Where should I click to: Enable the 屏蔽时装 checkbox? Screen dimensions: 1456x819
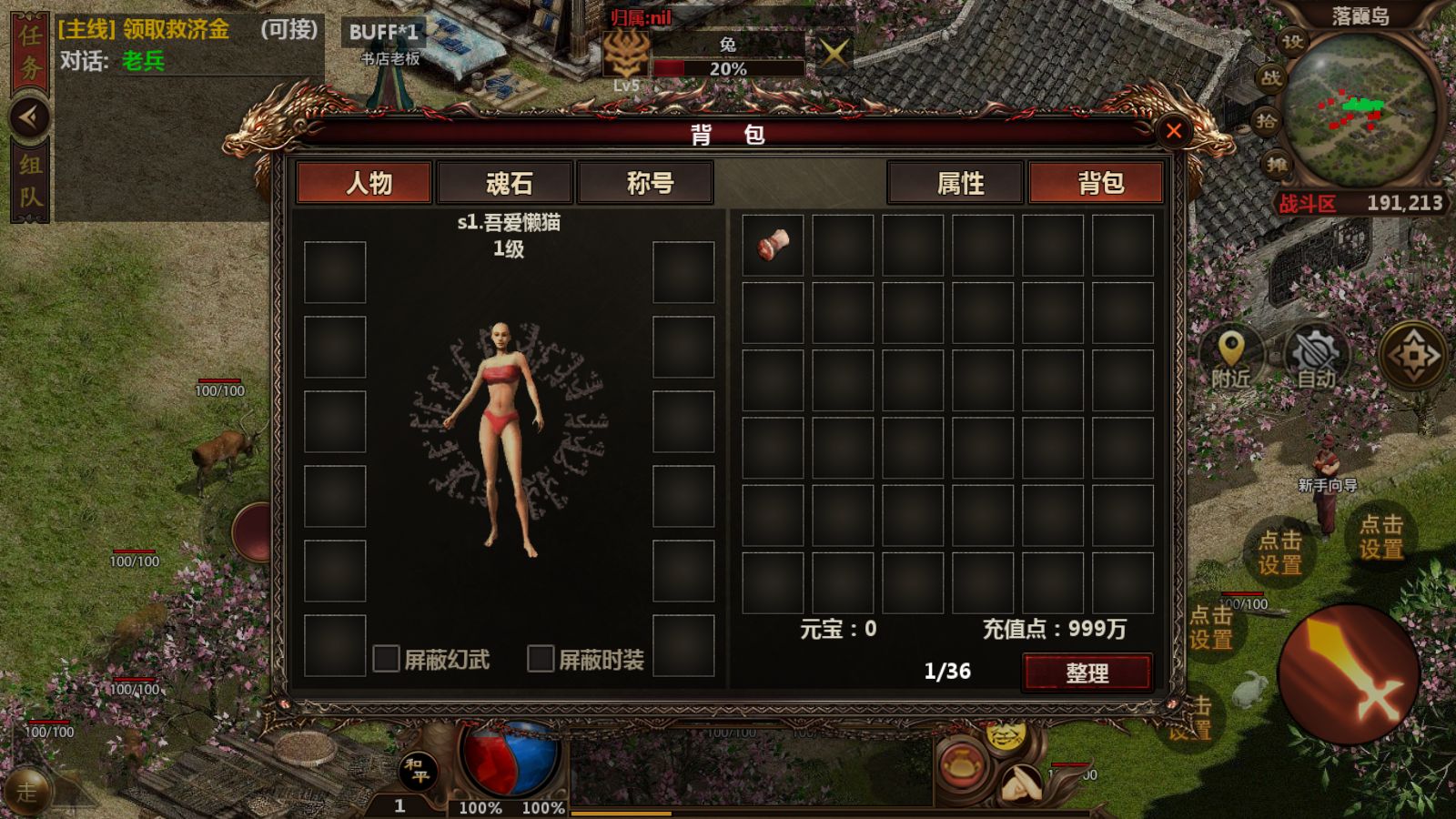[543, 657]
